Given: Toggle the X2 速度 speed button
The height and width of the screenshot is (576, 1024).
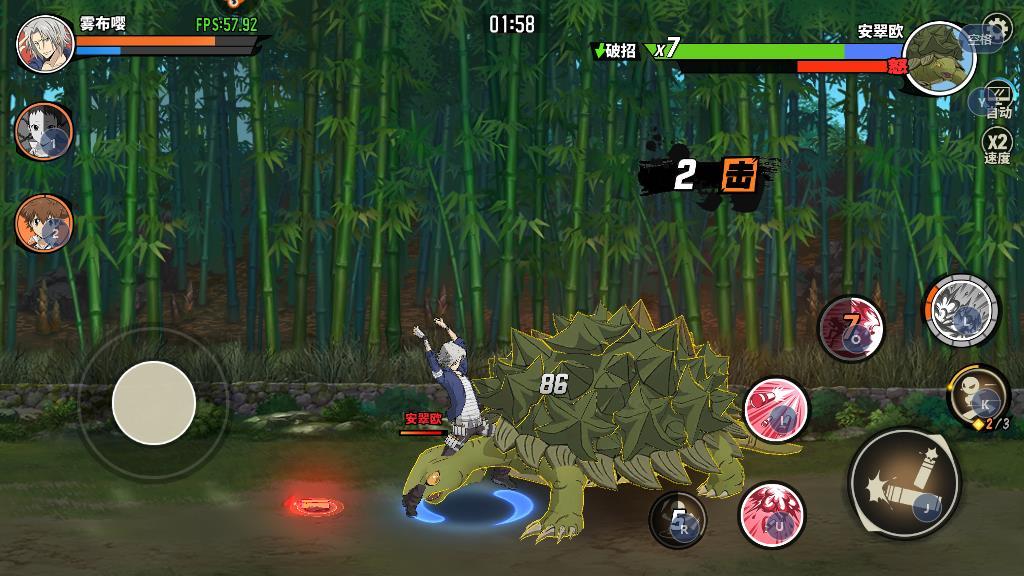Looking at the screenshot, I should coord(997,146).
